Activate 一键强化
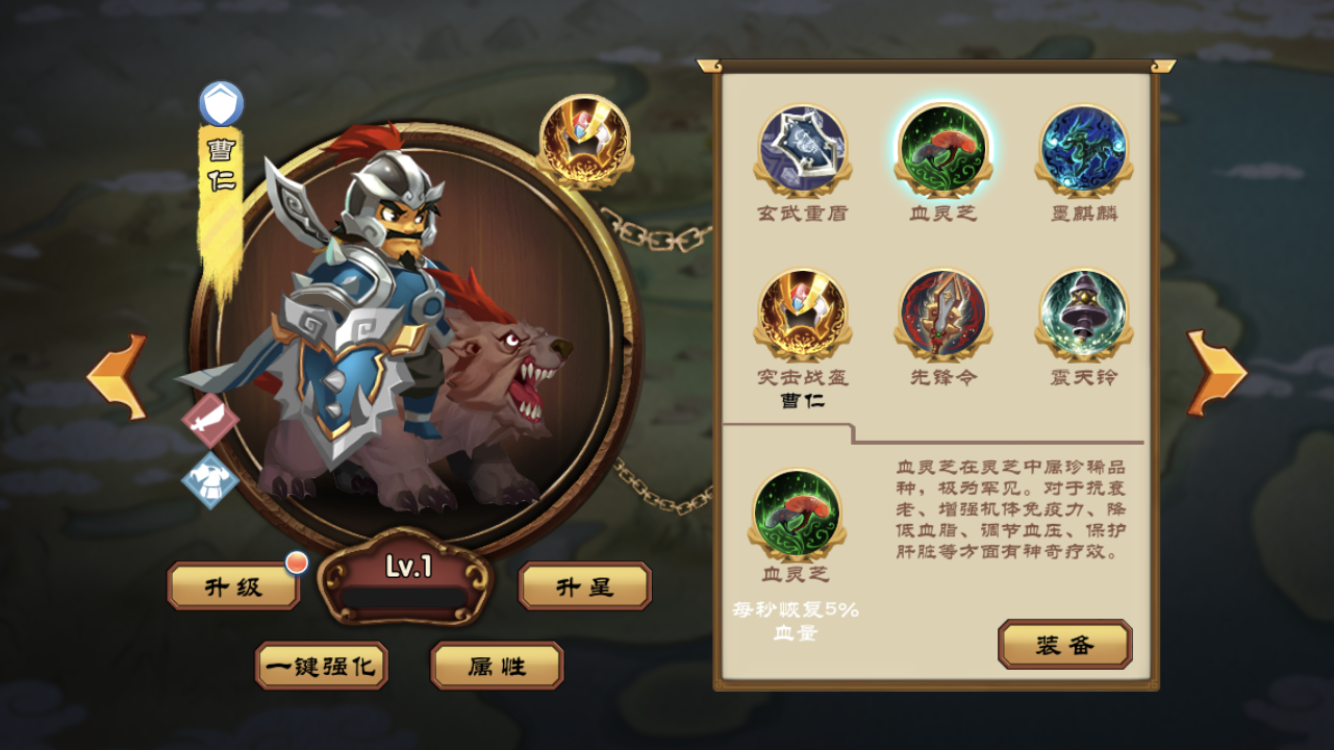This screenshot has height=750, width=1334. (x=322, y=666)
